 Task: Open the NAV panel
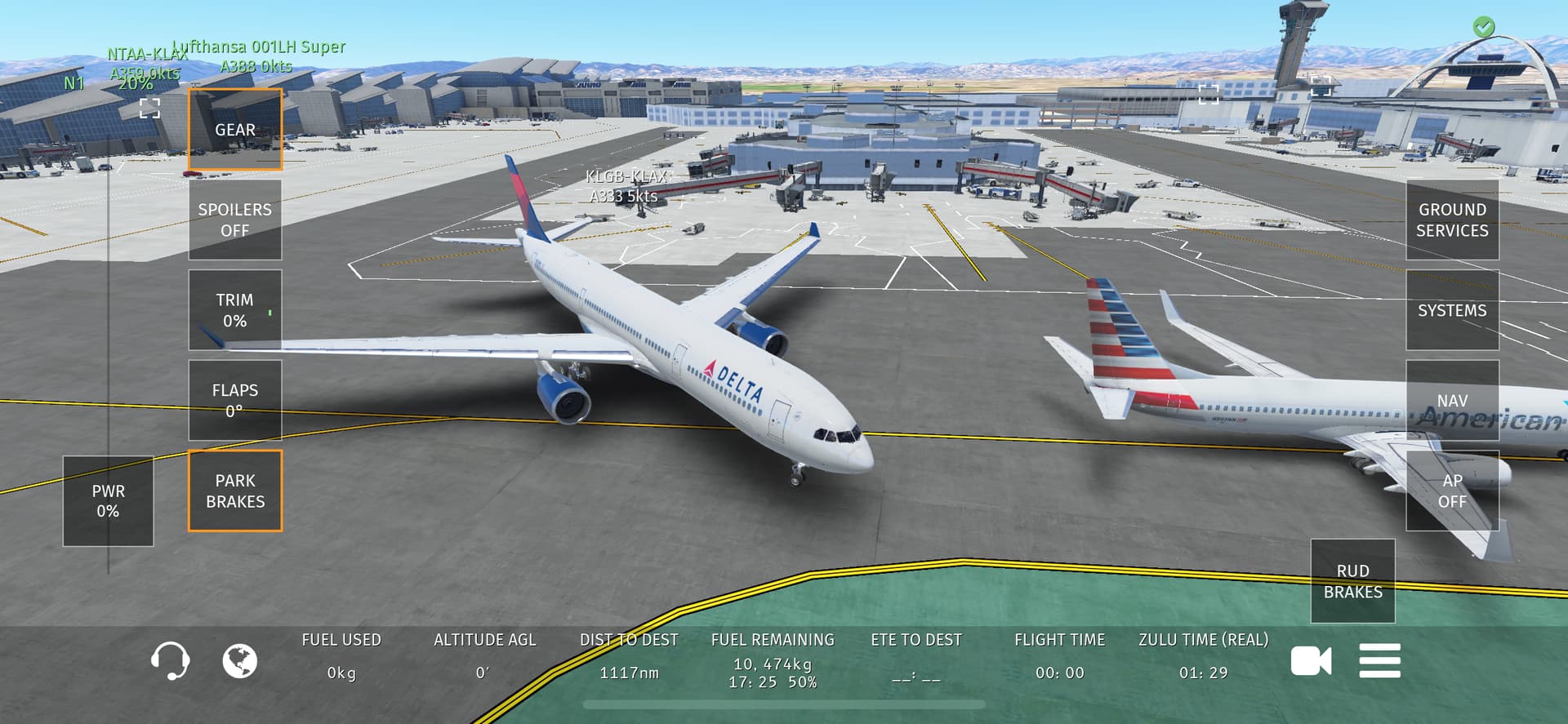(1451, 400)
